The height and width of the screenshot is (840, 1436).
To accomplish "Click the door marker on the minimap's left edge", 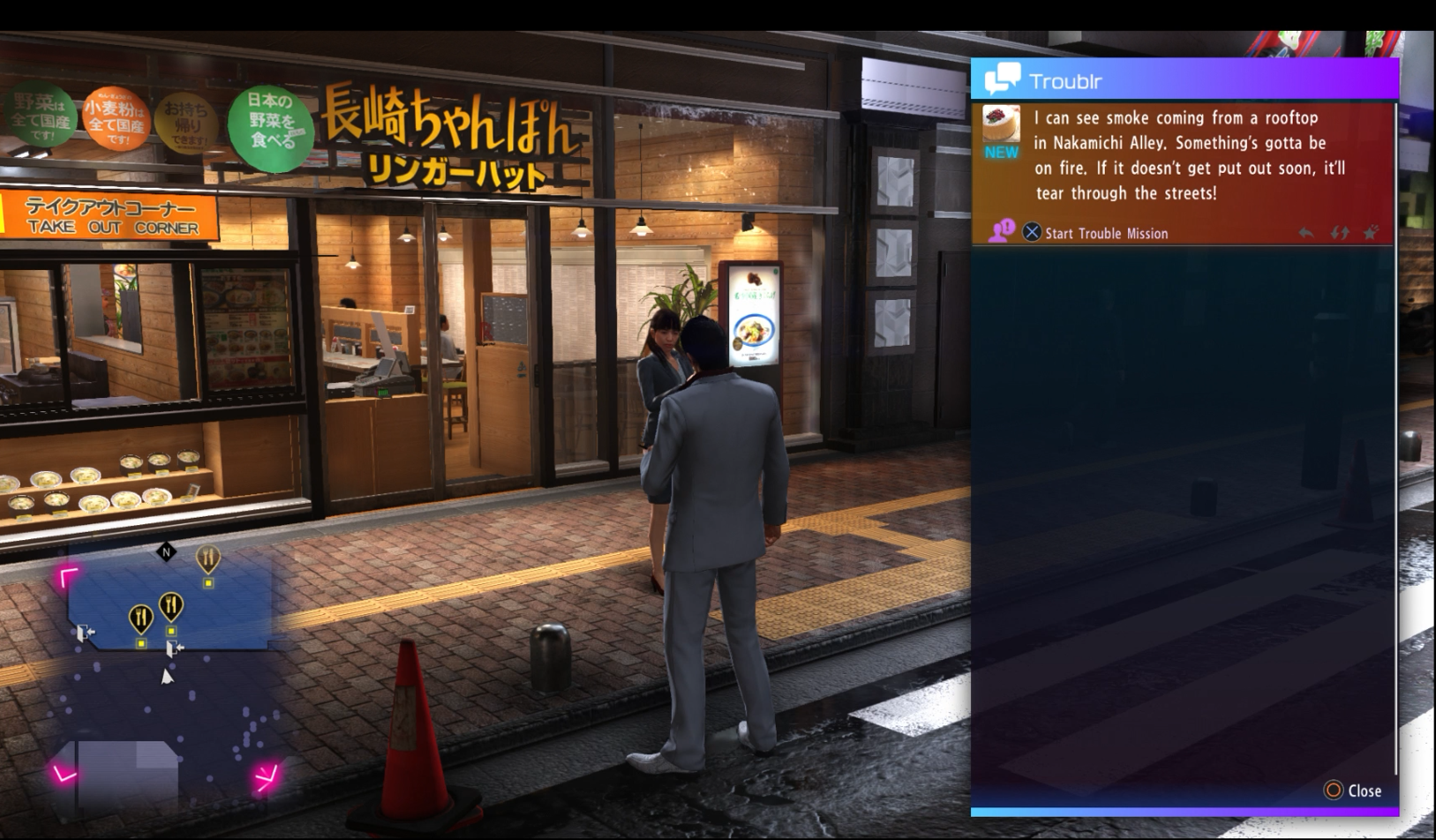I will pyautogui.click(x=85, y=633).
